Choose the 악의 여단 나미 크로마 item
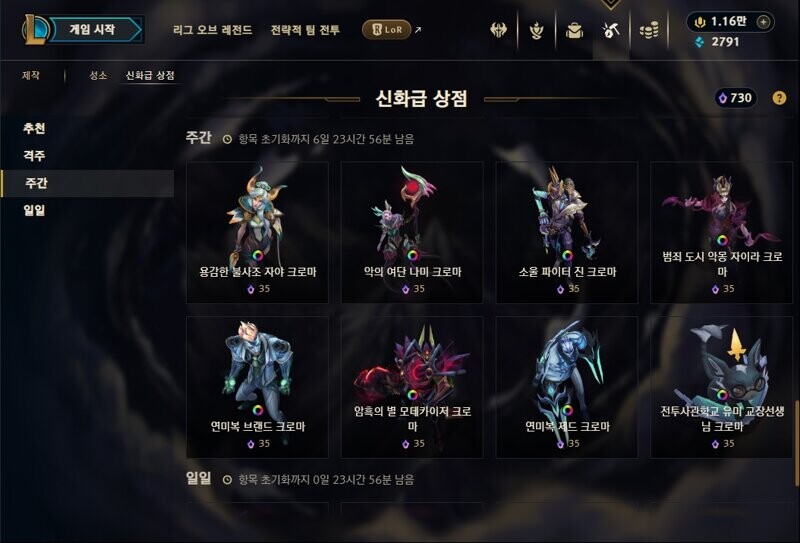This screenshot has width=800, height=543. pos(412,232)
